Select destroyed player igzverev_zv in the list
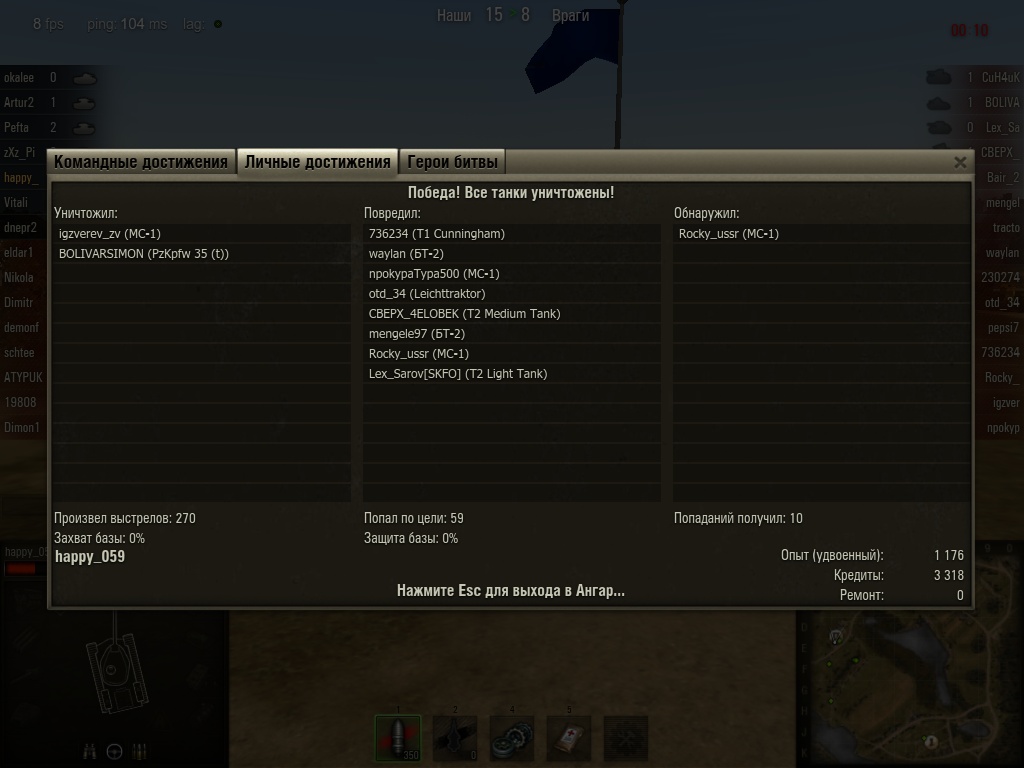This screenshot has height=768, width=1024. click(110, 234)
